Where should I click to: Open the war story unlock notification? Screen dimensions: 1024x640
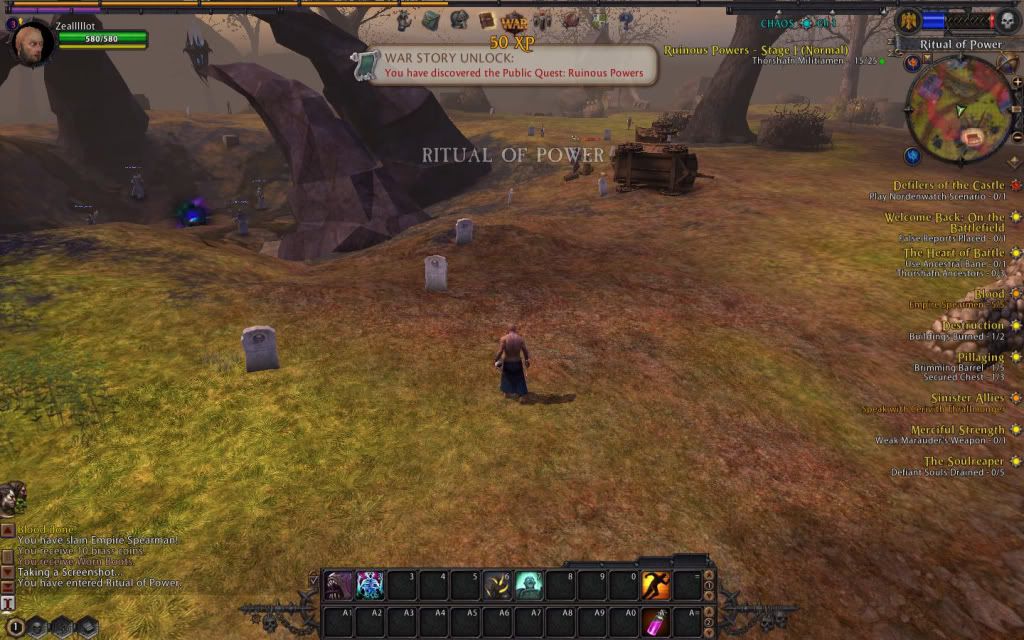504,65
